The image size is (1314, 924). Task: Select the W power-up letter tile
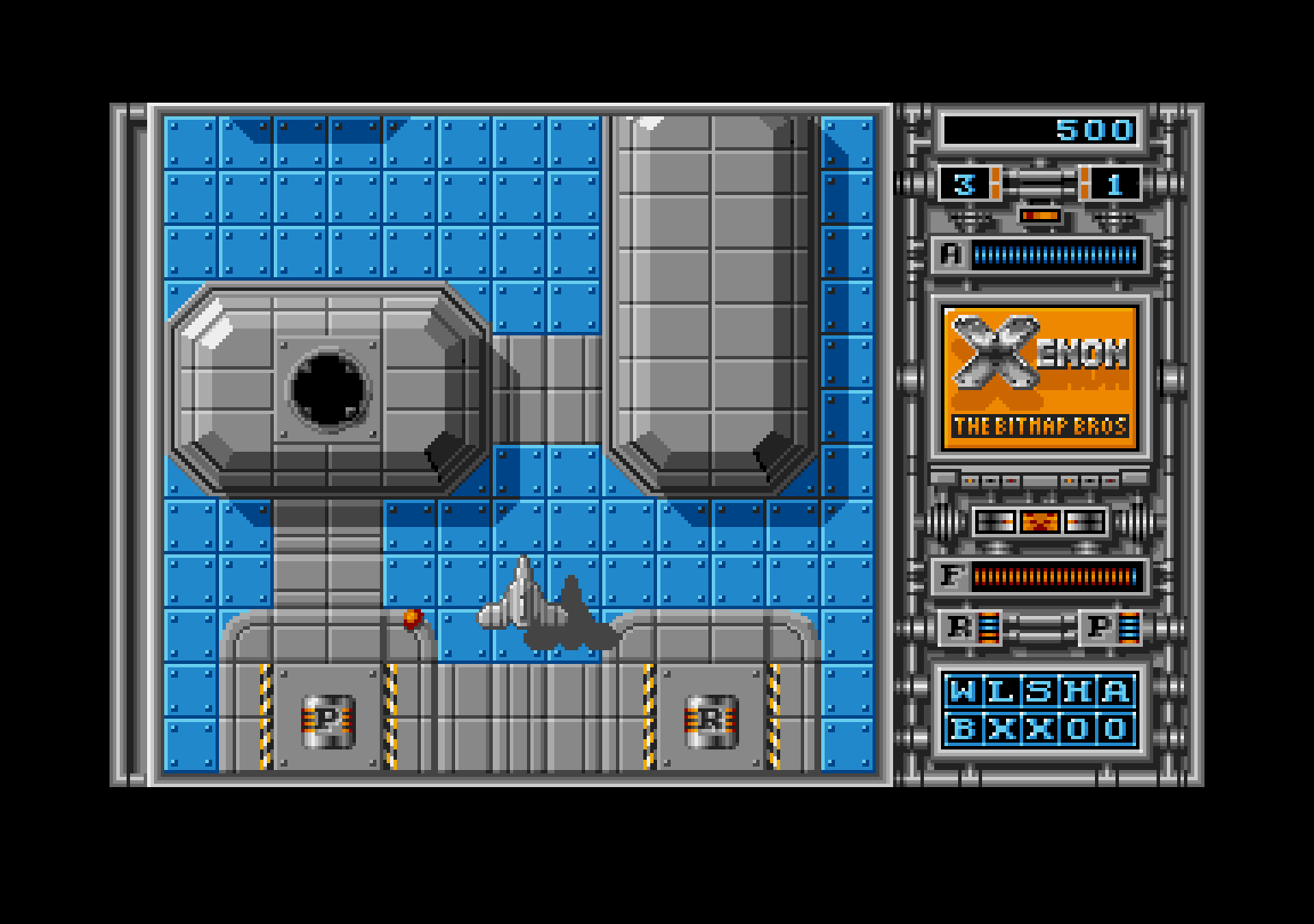click(x=962, y=691)
